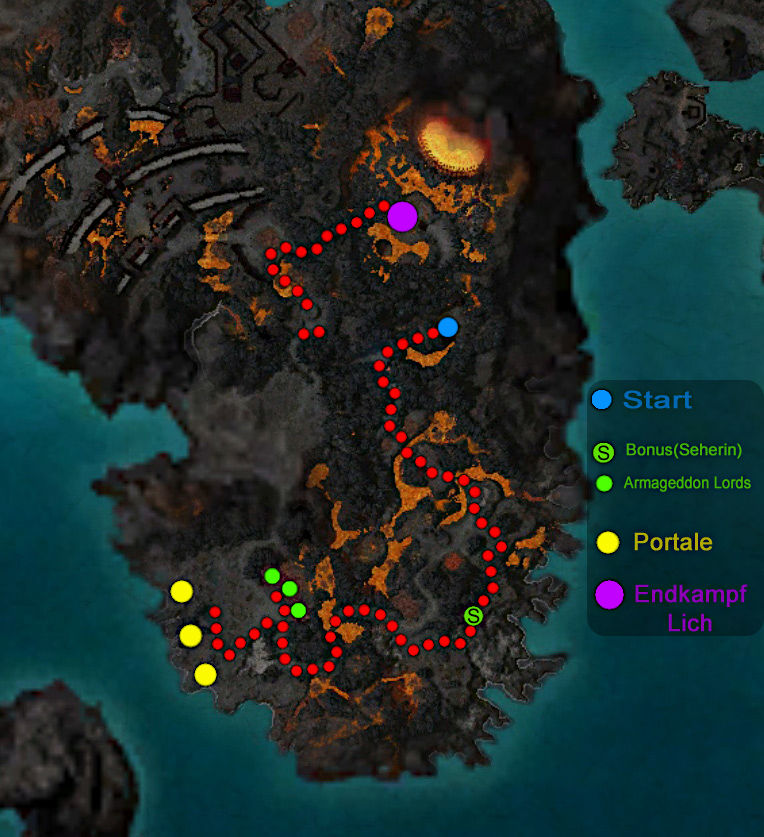Image resolution: width=764 pixels, height=837 pixels.
Task: Click the blue start marker on the map route
Action: [448, 327]
